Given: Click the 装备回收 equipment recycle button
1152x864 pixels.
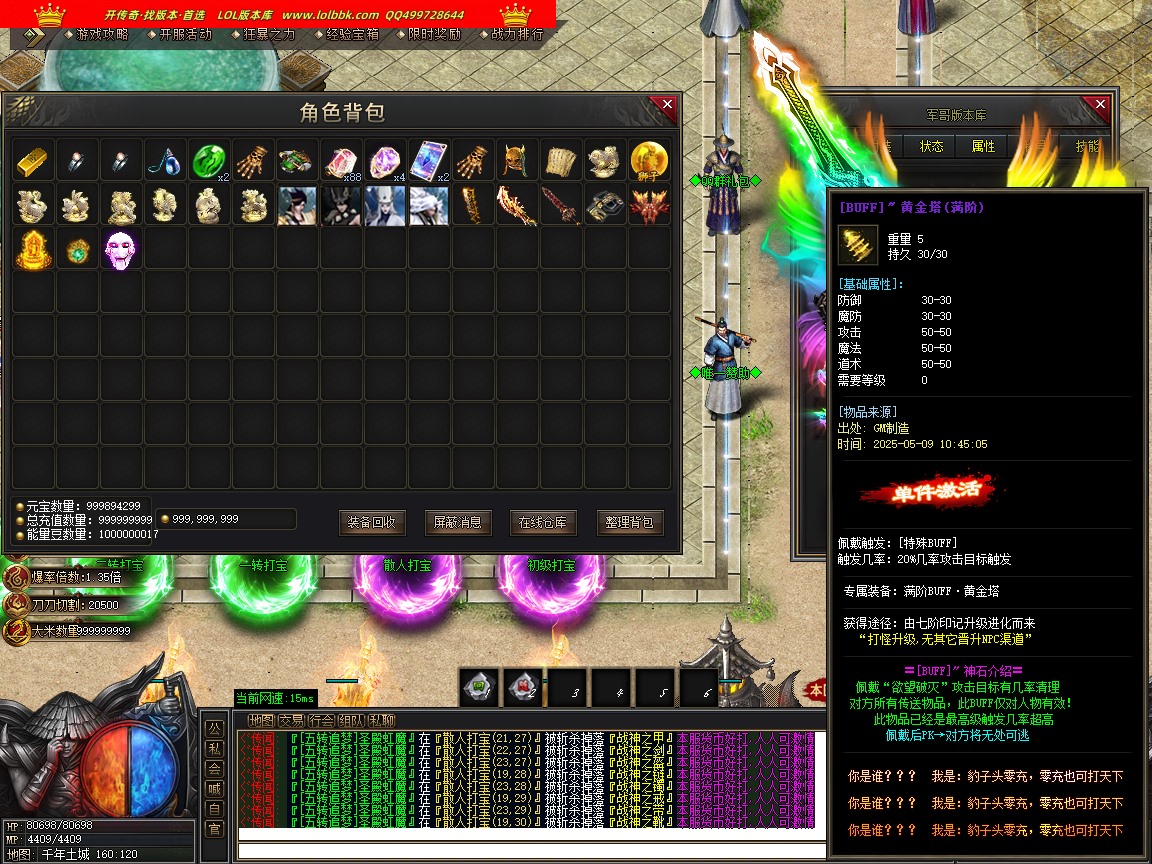Looking at the screenshot, I should pos(373,522).
